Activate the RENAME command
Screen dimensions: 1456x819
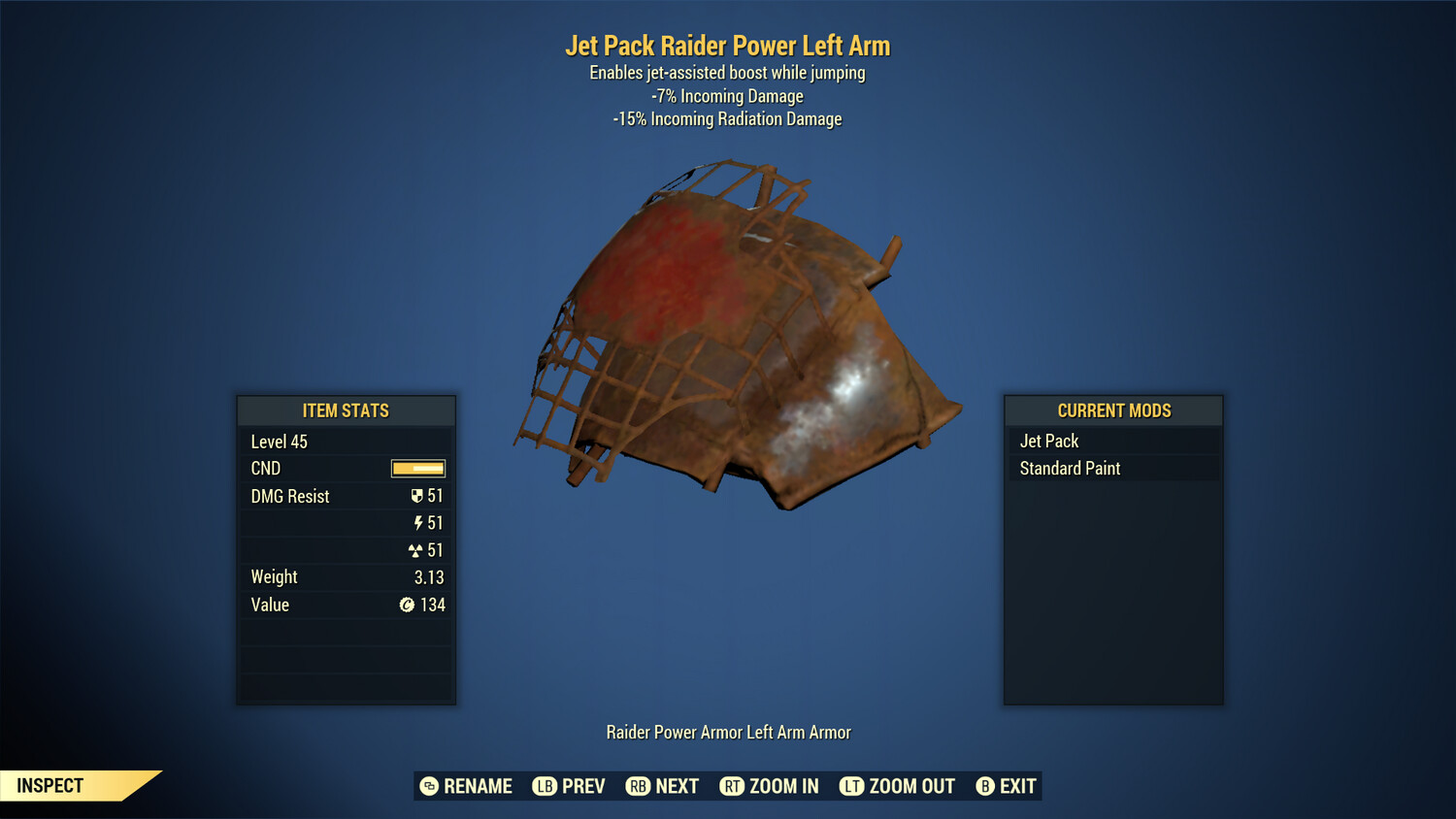(x=478, y=786)
